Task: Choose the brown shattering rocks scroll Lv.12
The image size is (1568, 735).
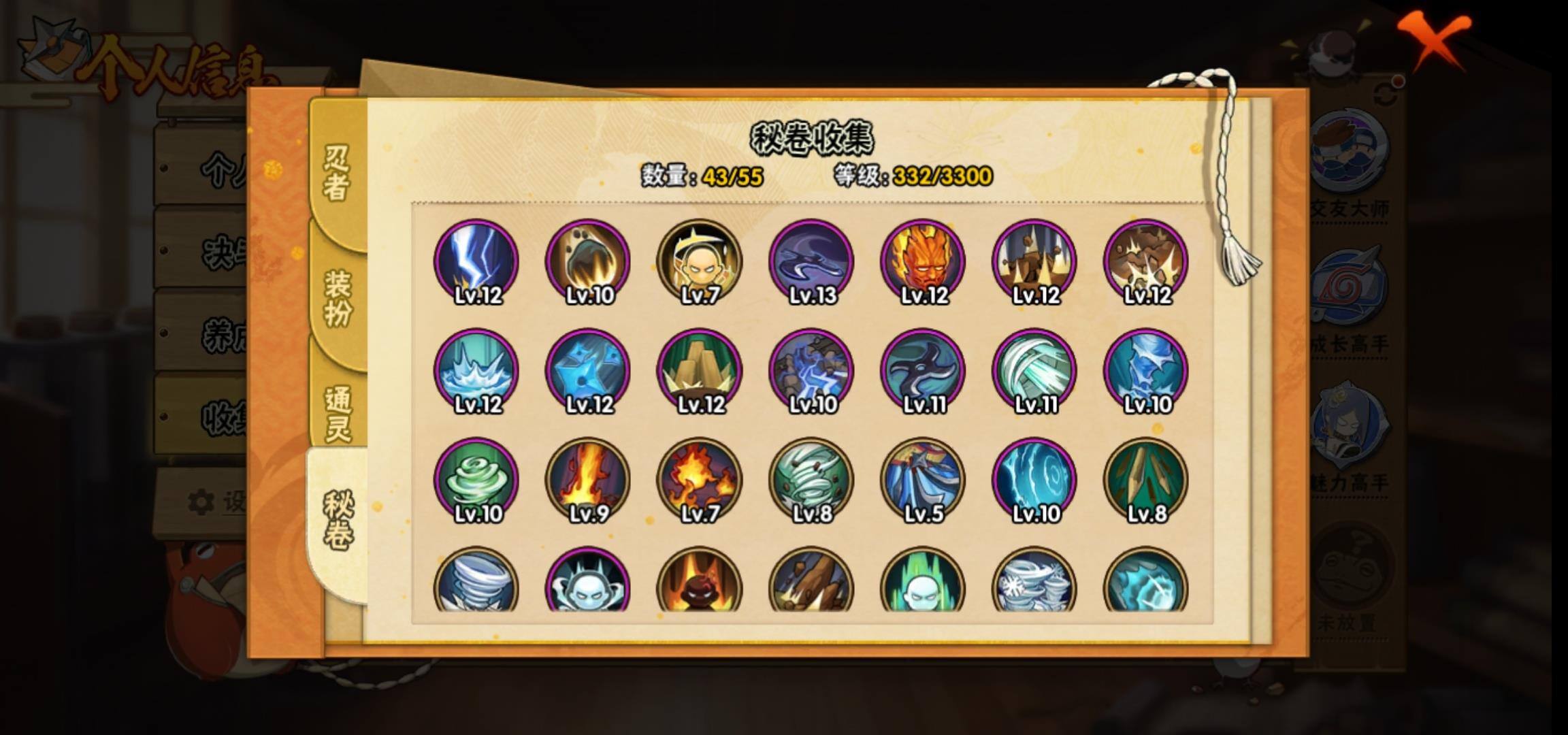Action: [x=1146, y=261]
